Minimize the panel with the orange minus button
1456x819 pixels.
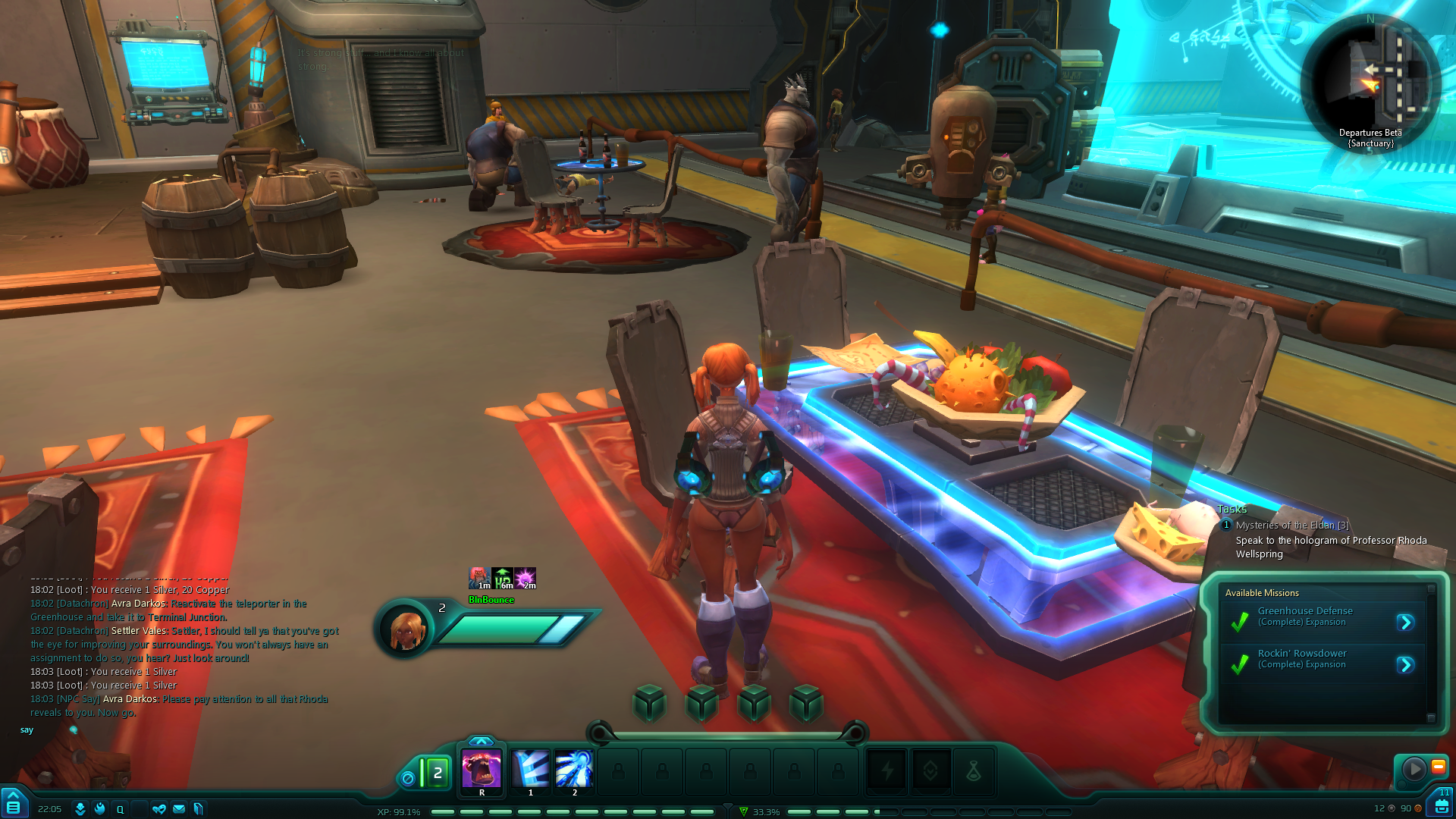[x=1438, y=767]
